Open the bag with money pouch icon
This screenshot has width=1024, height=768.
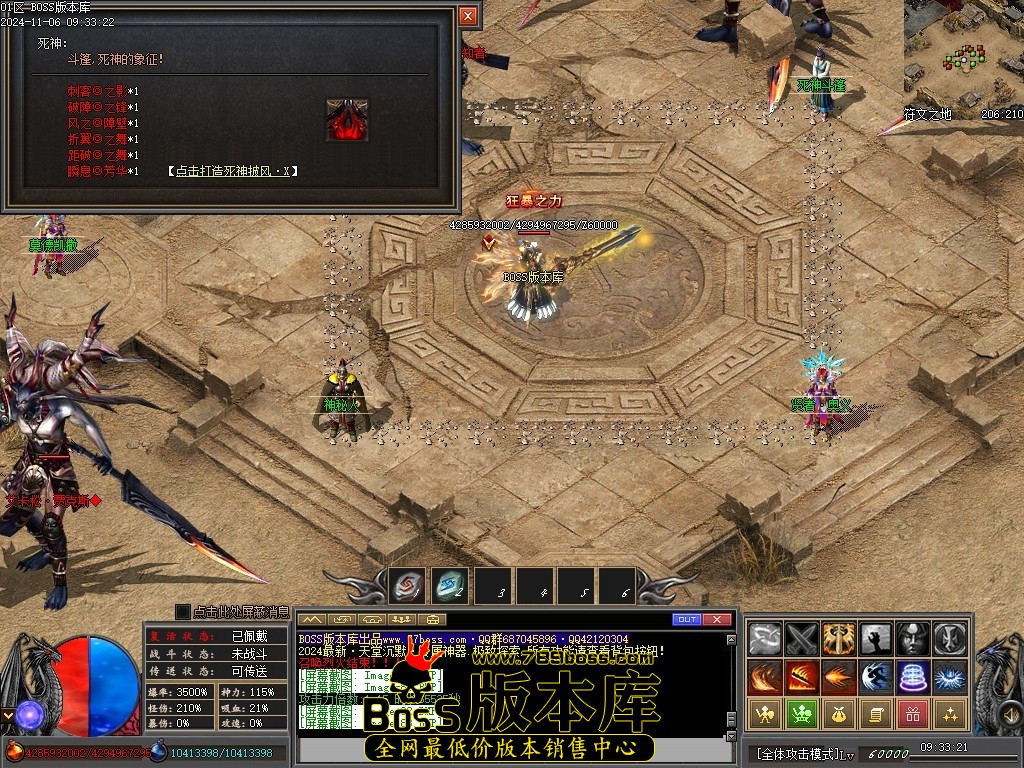coord(839,713)
